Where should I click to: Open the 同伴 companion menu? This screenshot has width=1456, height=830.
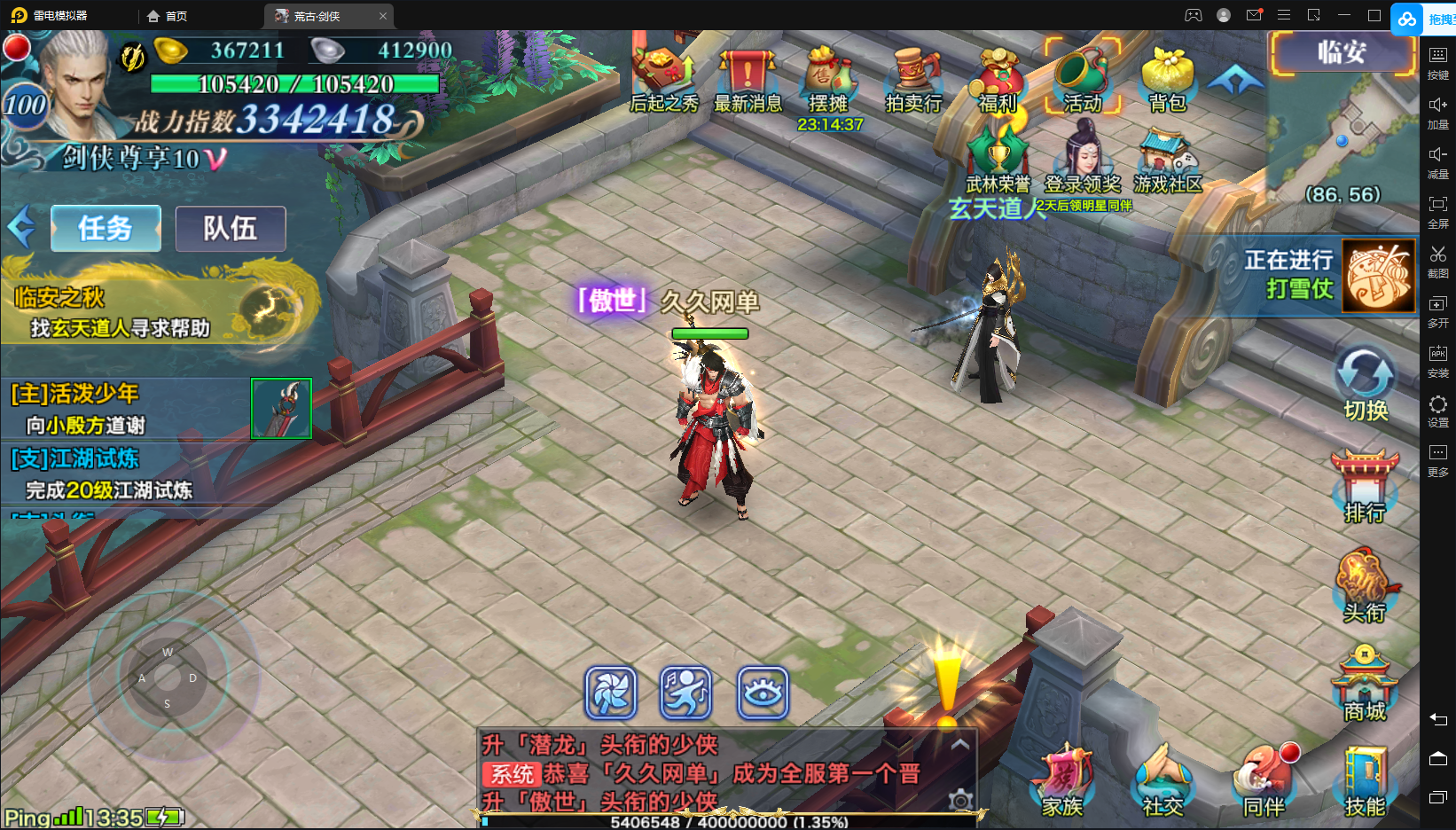[x=1264, y=782]
